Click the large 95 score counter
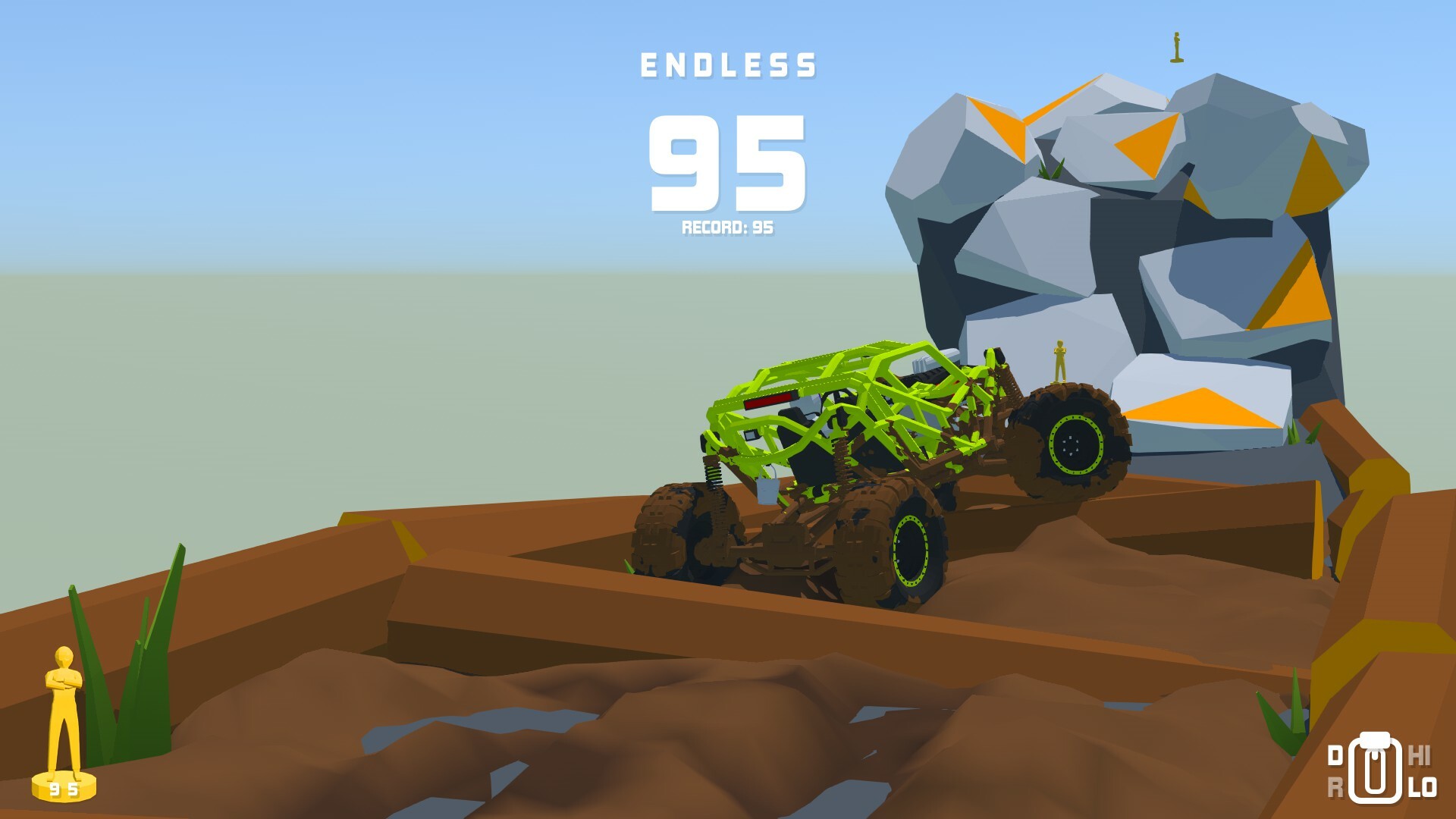 729,163
